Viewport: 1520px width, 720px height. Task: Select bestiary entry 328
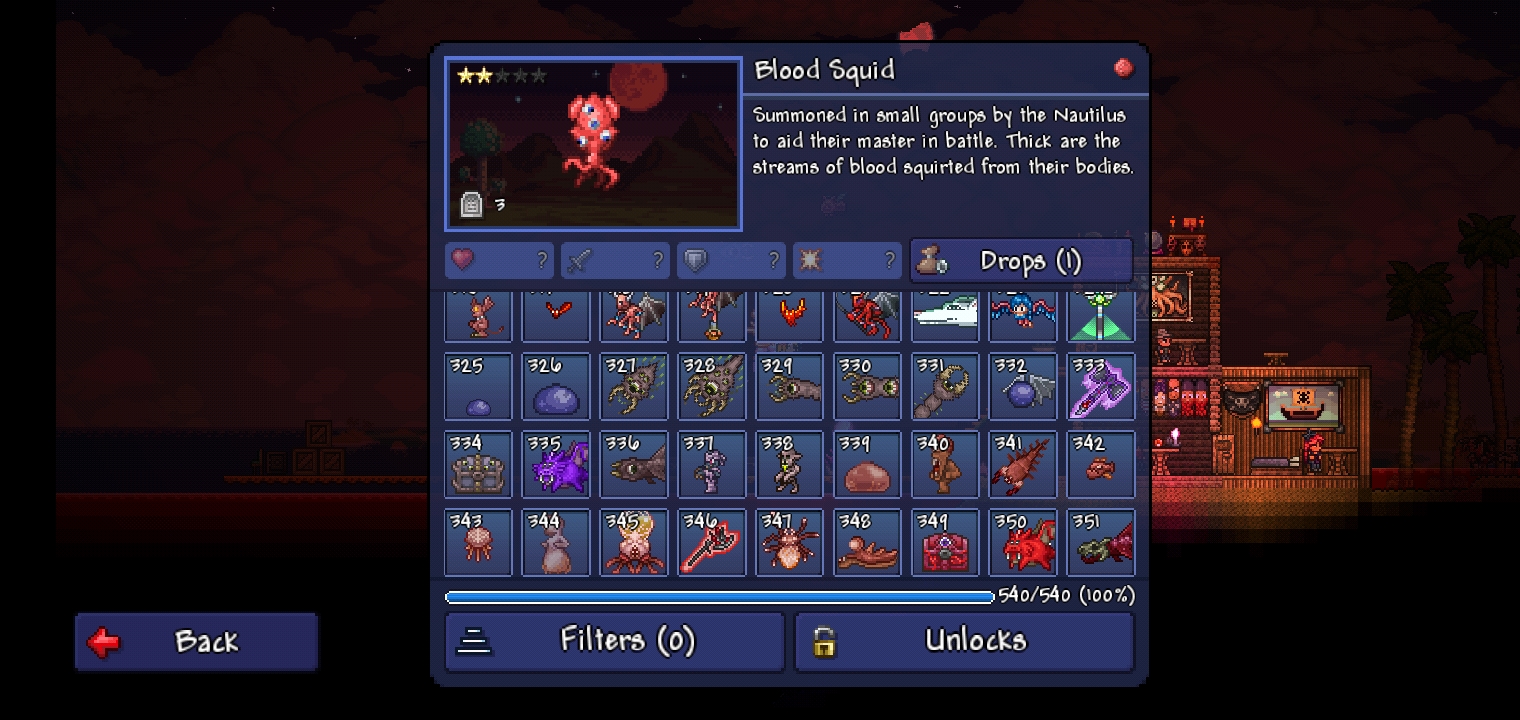click(712, 386)
